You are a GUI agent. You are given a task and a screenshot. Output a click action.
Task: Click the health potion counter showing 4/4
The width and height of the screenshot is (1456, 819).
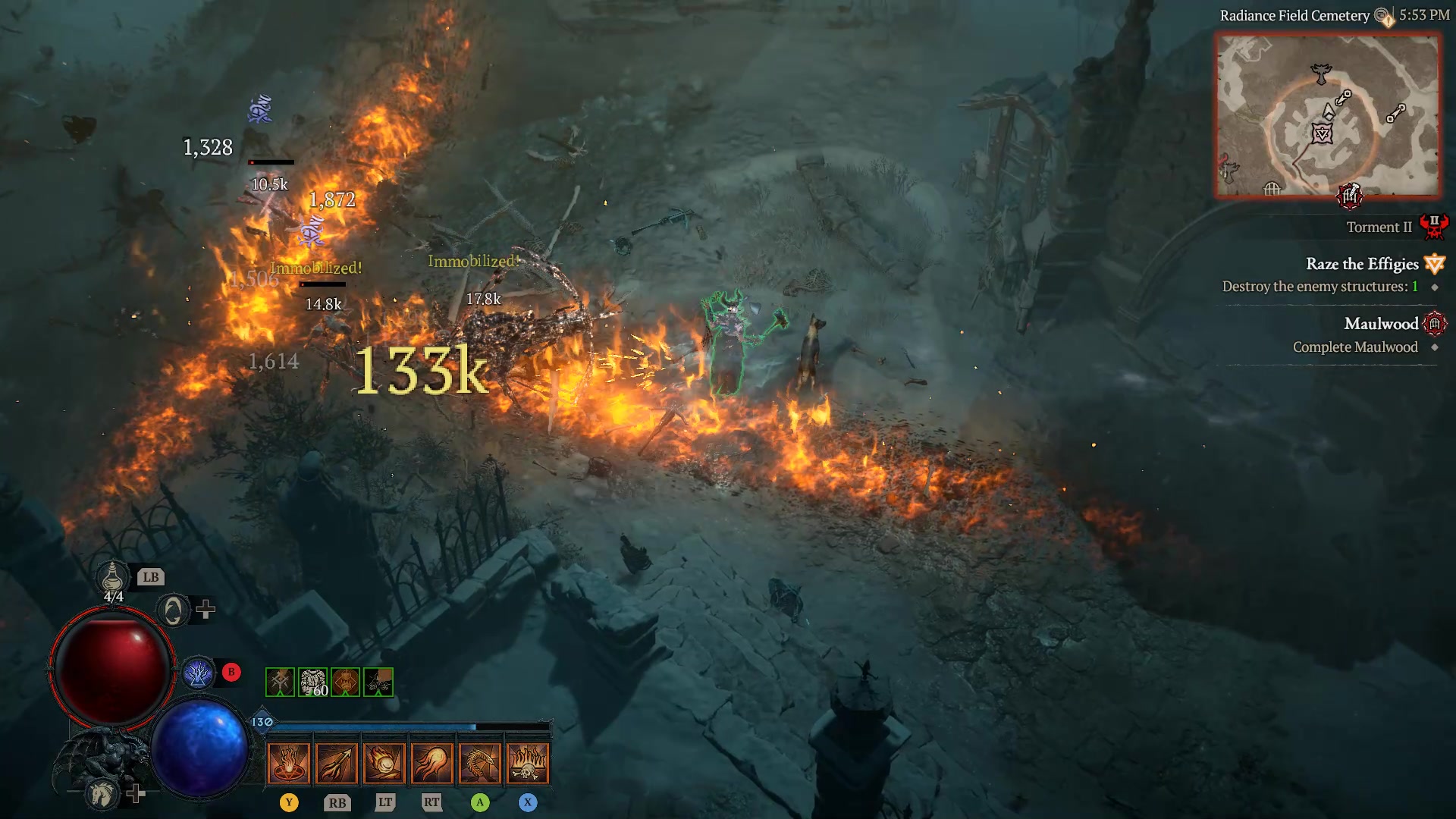coord(114,596)
